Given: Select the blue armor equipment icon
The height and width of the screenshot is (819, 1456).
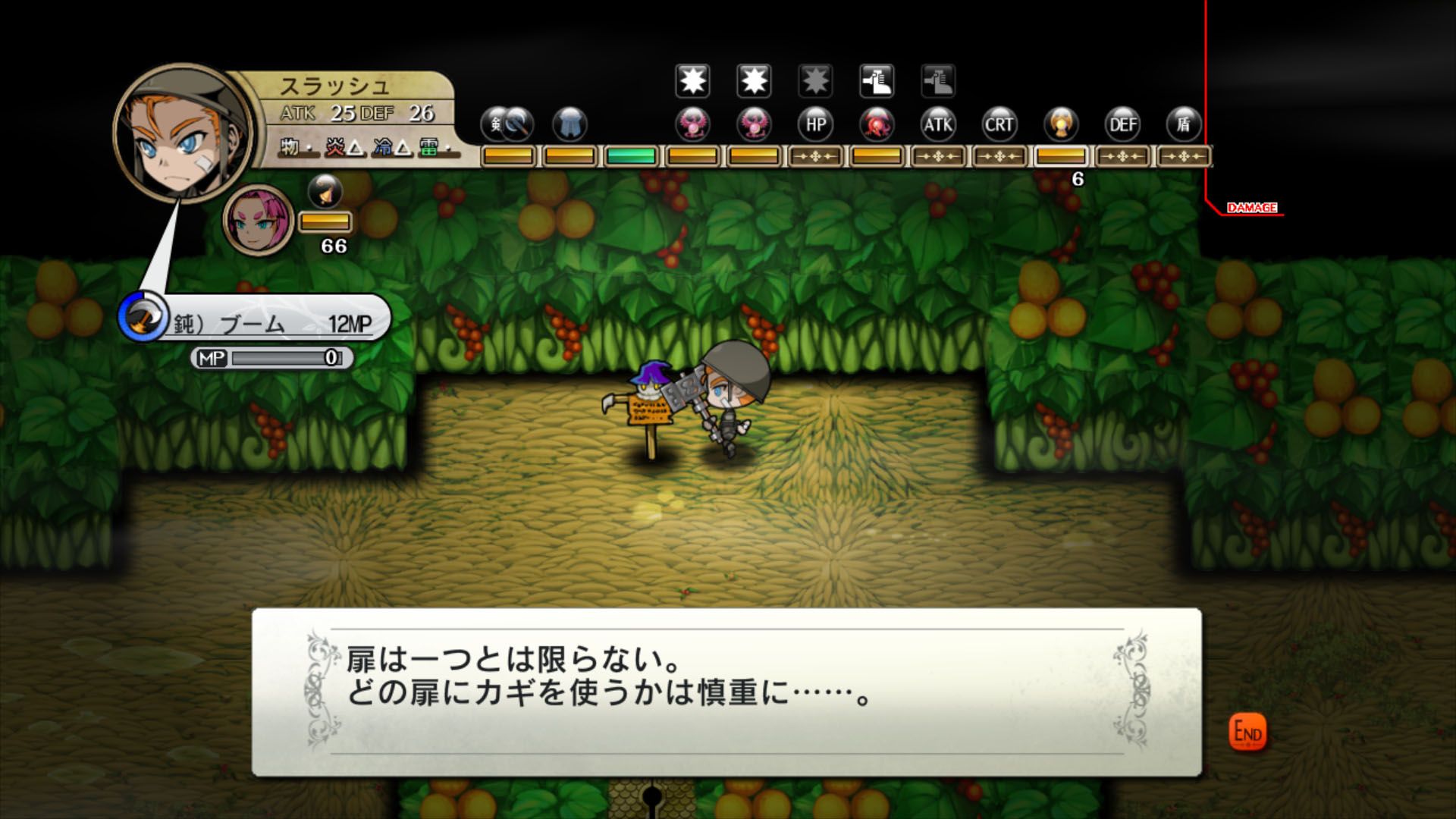Looking at the screenshot, I should tap(570, 124).
